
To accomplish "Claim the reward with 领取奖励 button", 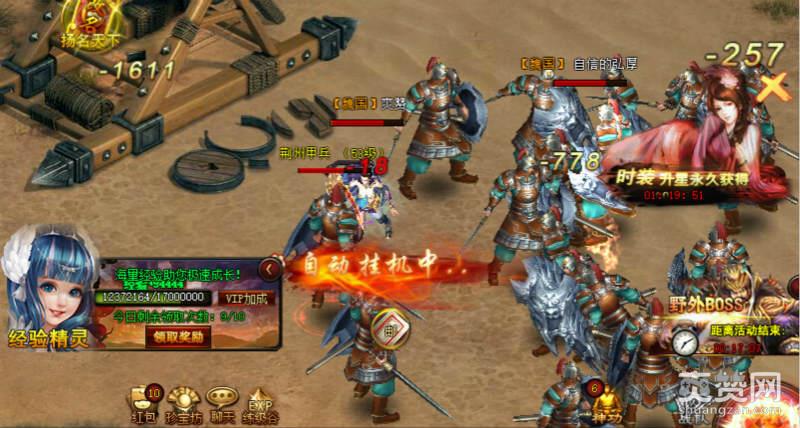I will pos(180,337).
